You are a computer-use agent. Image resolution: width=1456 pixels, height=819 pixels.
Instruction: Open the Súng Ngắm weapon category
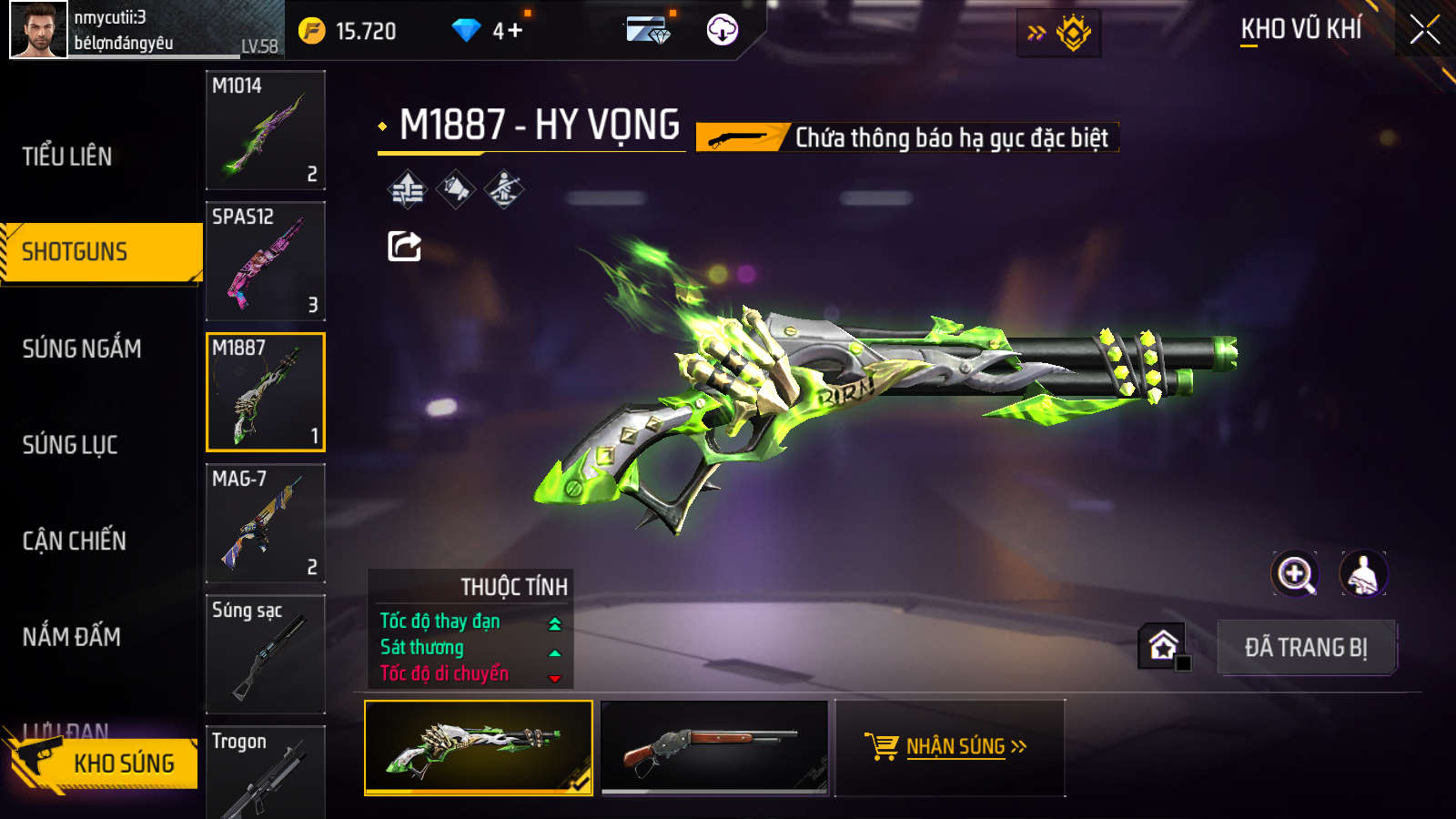click(82, 349)
